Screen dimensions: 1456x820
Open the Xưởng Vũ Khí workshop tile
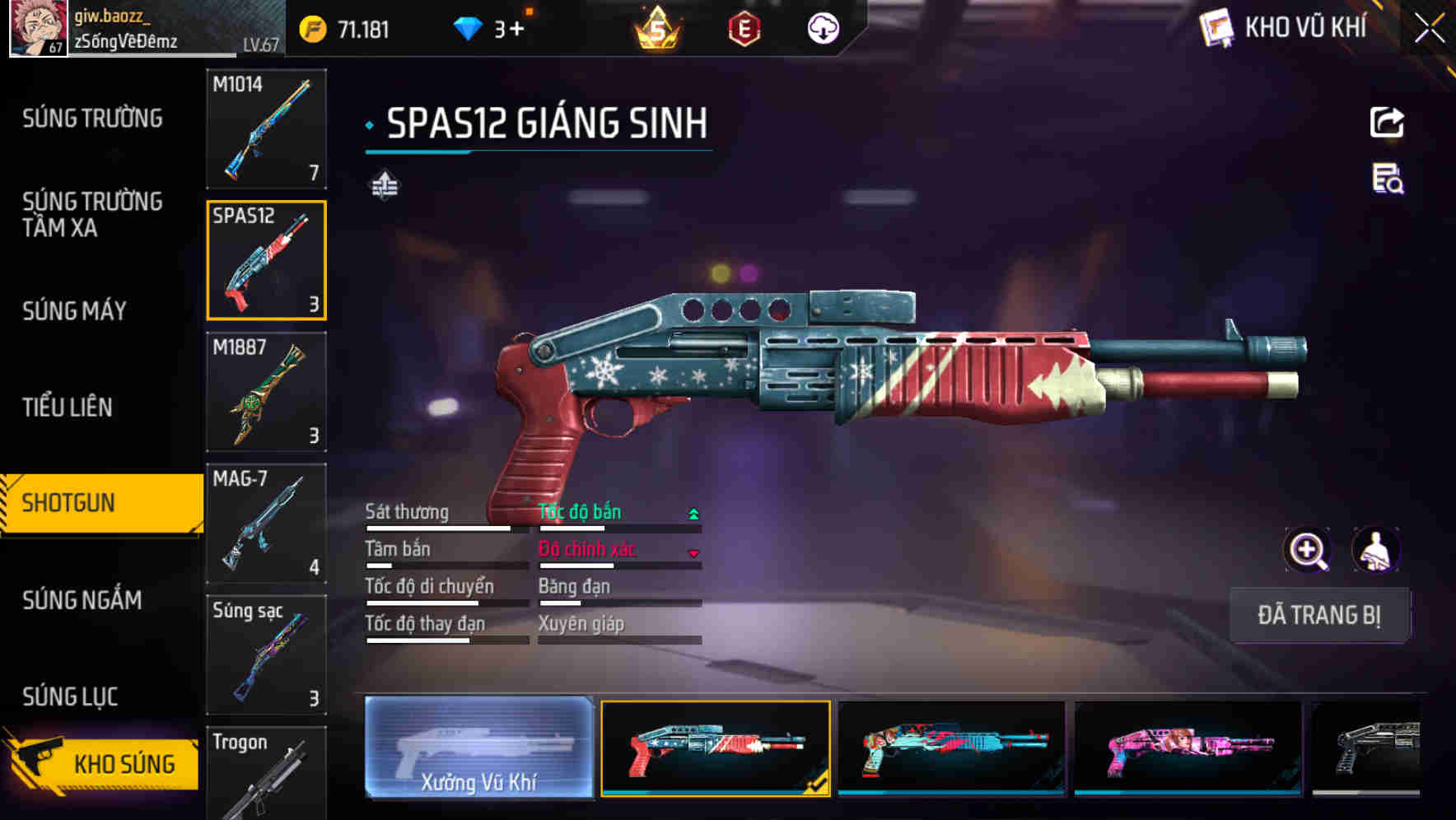pyautogui.click(x=478, y=748)
